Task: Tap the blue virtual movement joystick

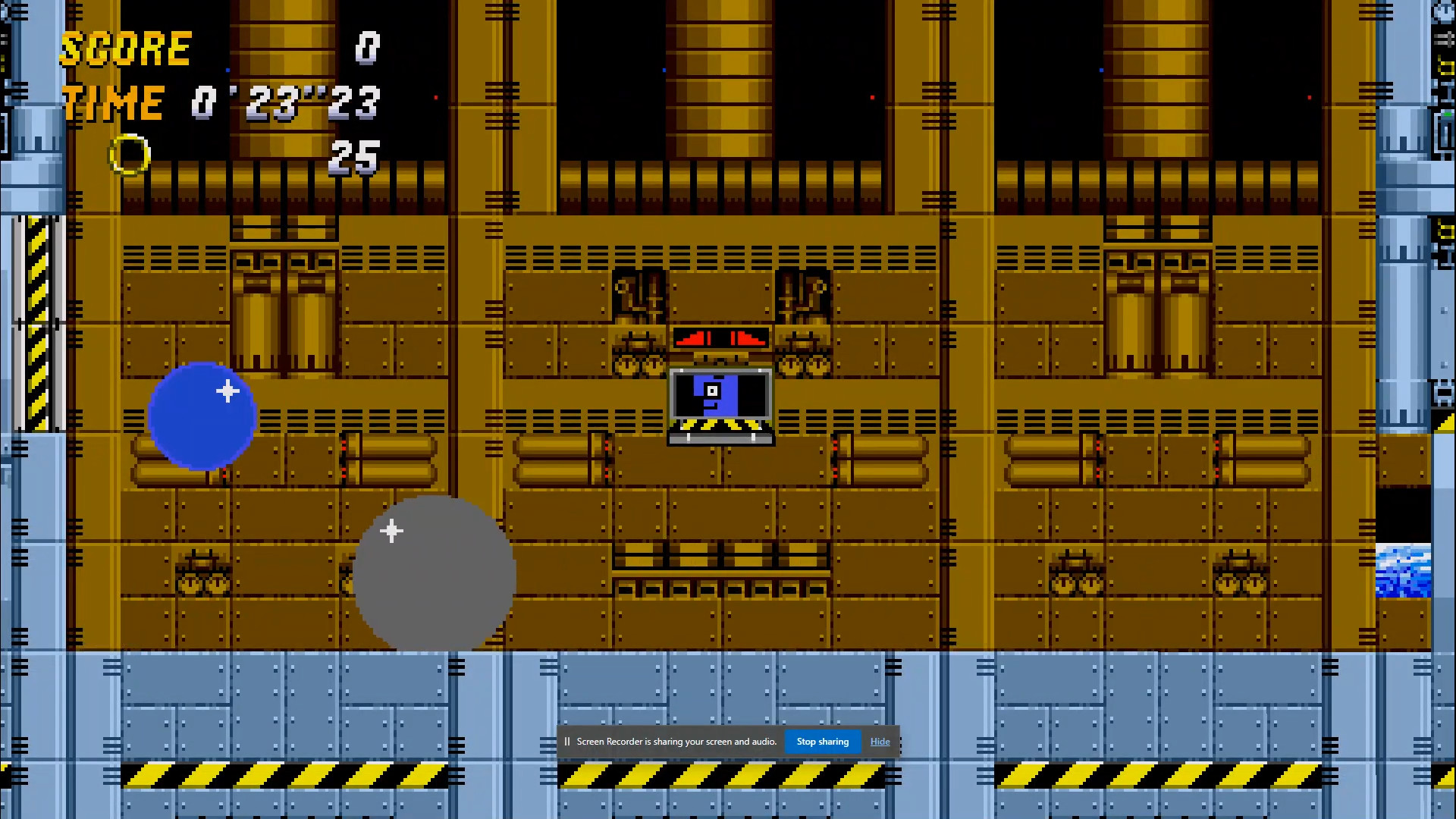Action: [202, 416]
